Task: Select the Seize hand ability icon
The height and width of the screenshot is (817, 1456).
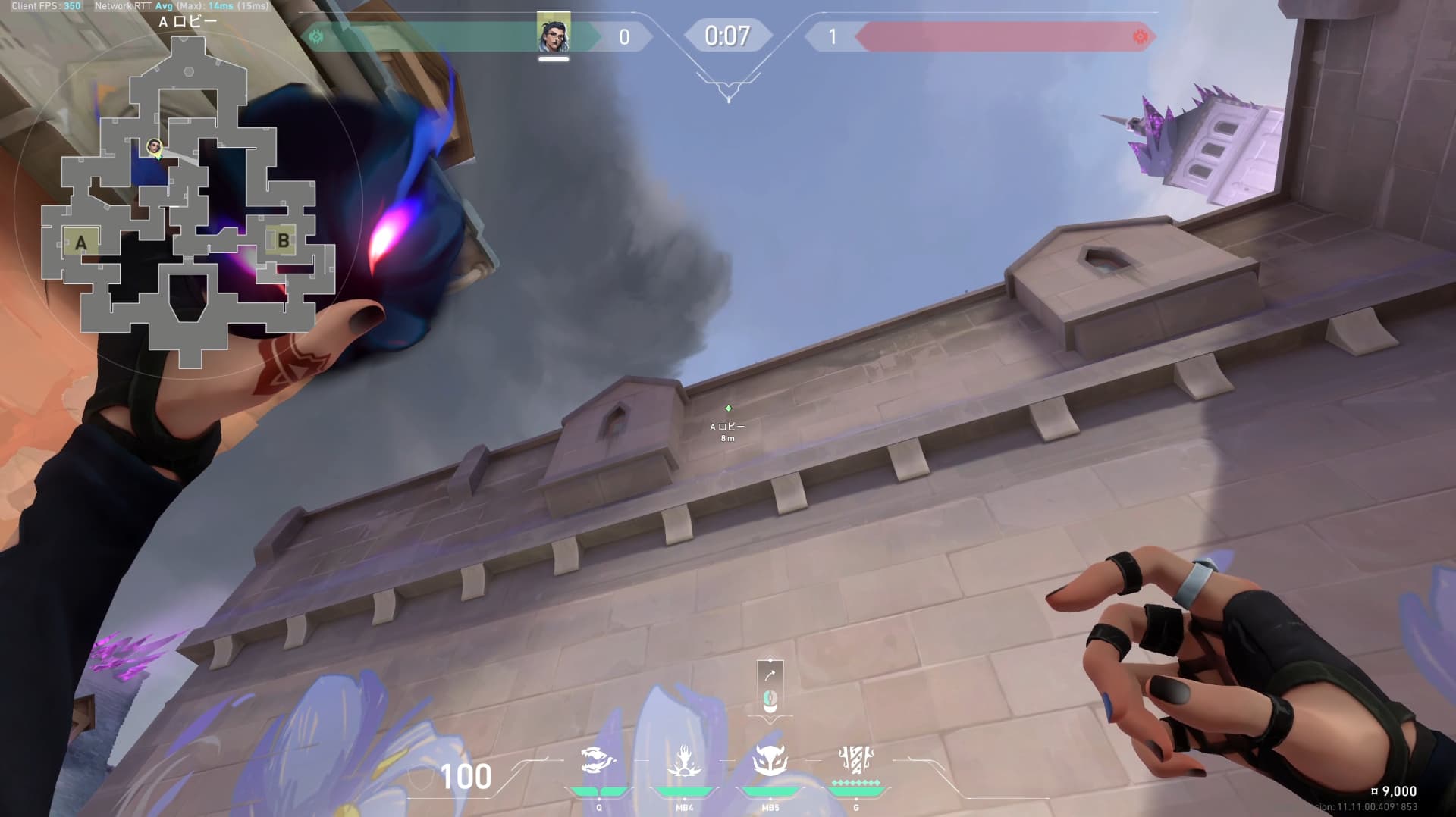Action: [x=684, y=760]
